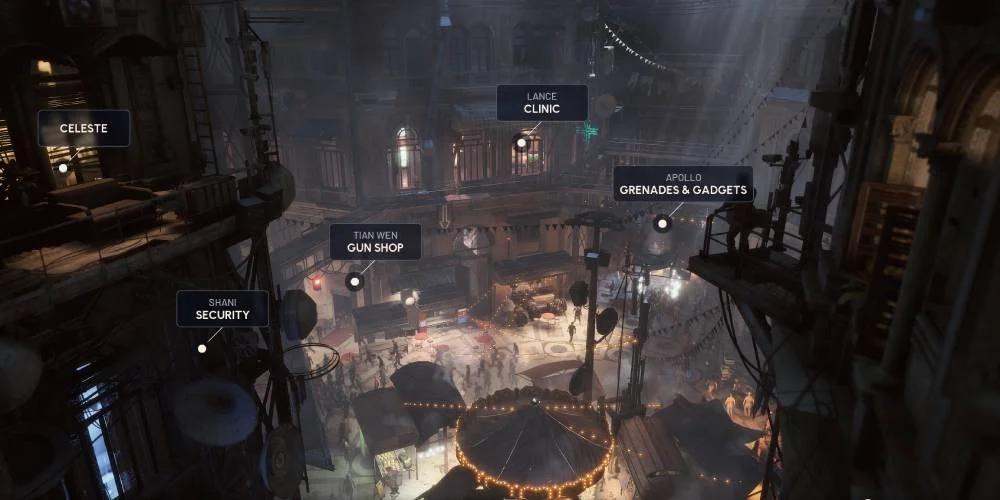Open Lance's Clinic

542,103
